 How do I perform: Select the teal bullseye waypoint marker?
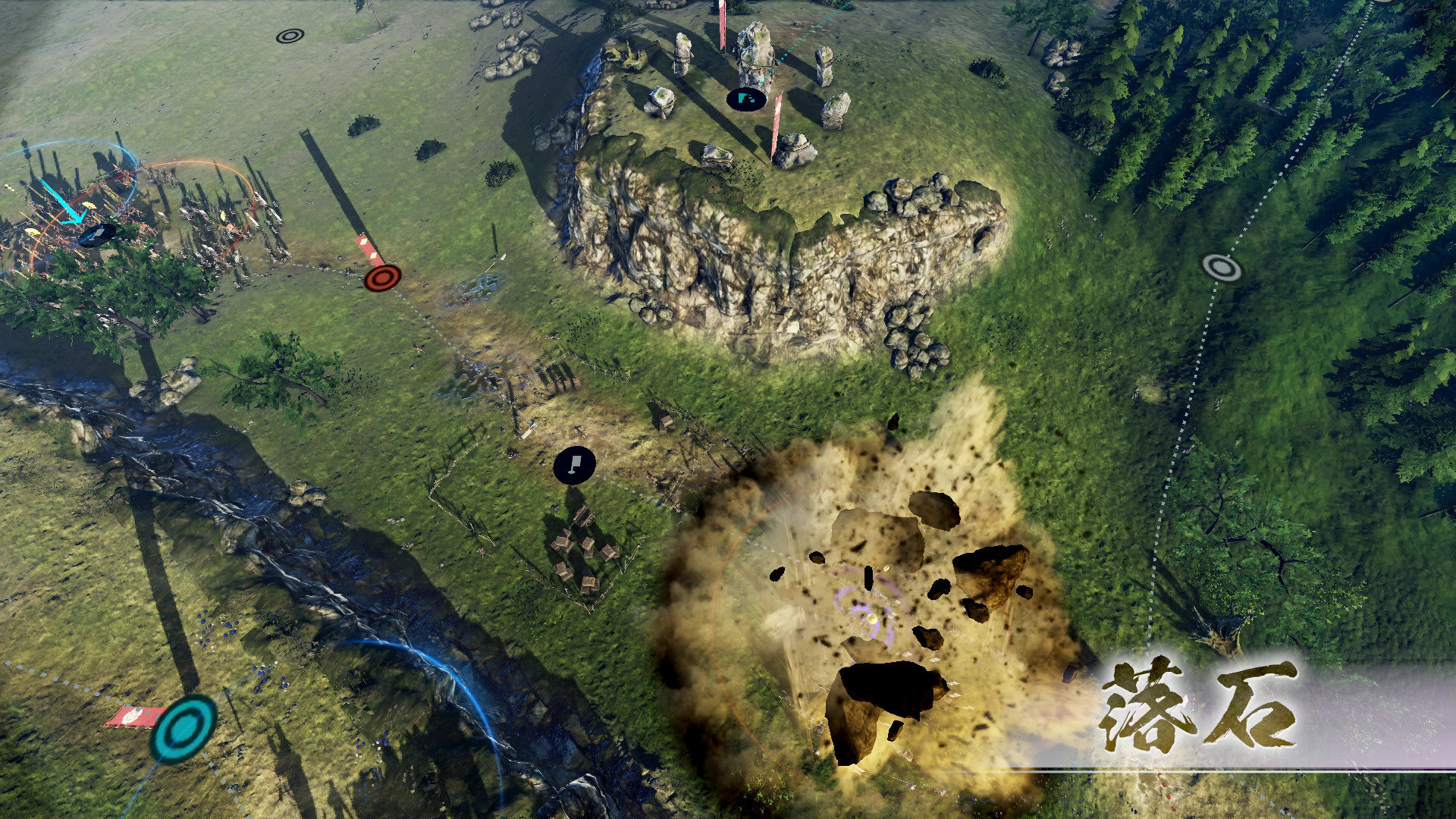(184, 728)
